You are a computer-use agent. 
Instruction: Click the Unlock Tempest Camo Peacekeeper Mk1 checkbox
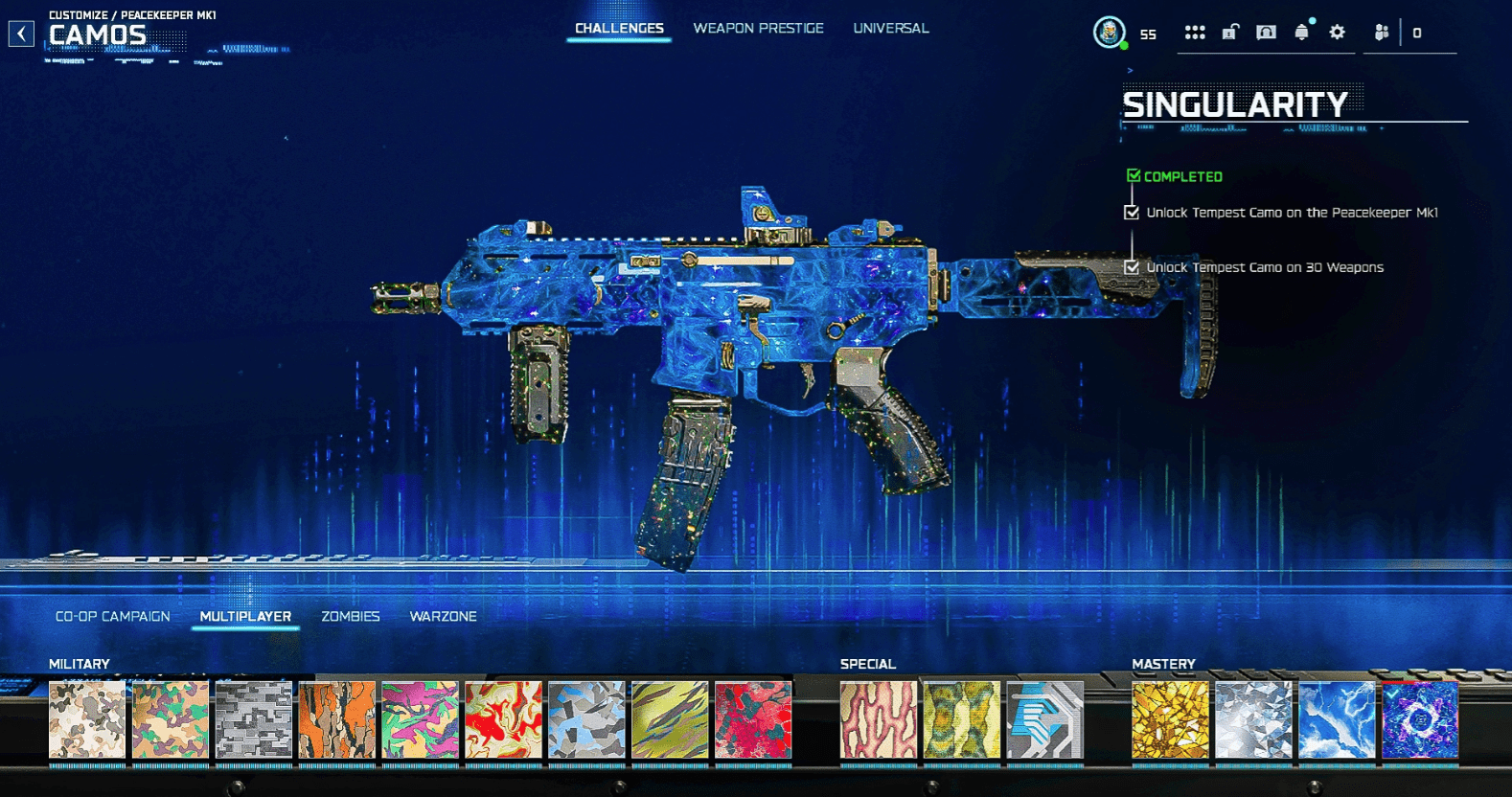(x=1131, y=213)
